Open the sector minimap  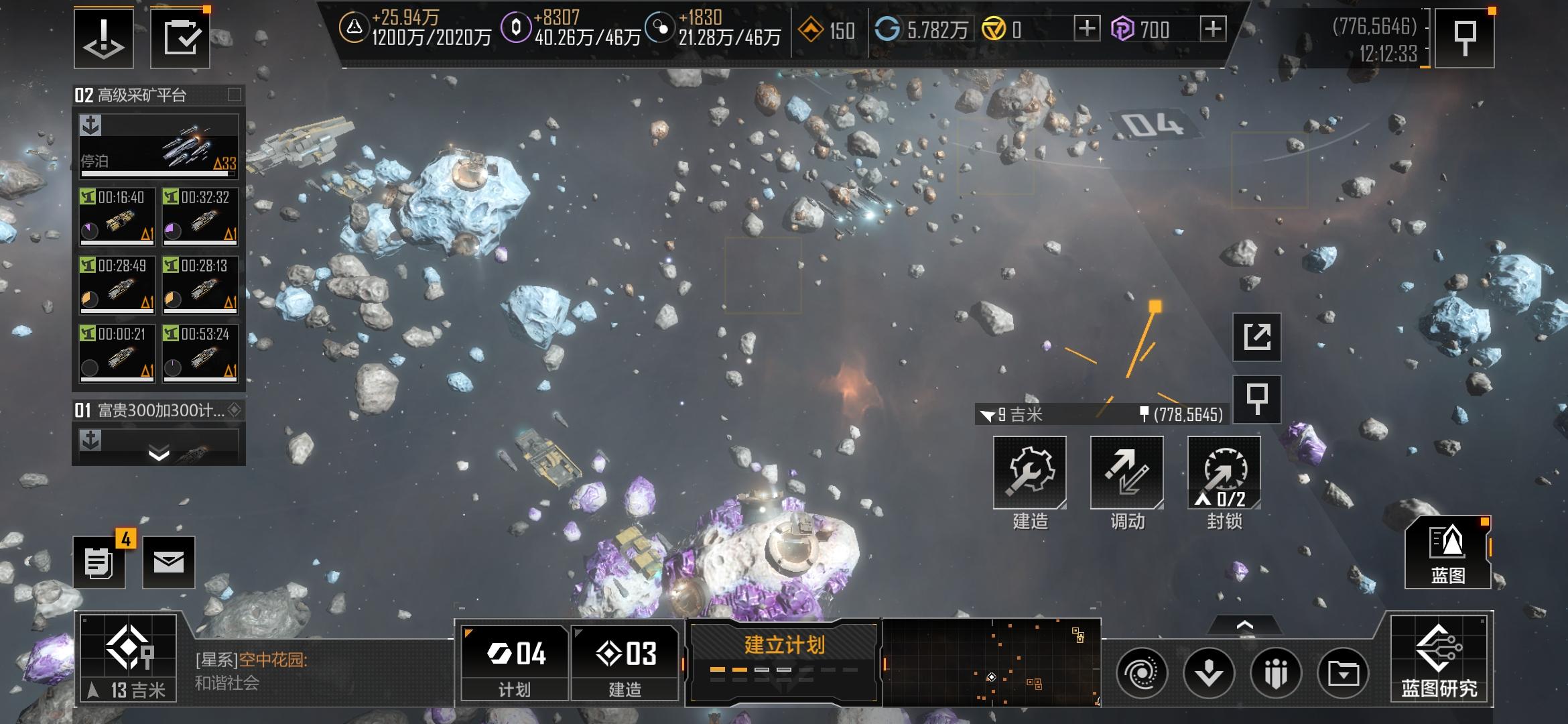(992, 662)
